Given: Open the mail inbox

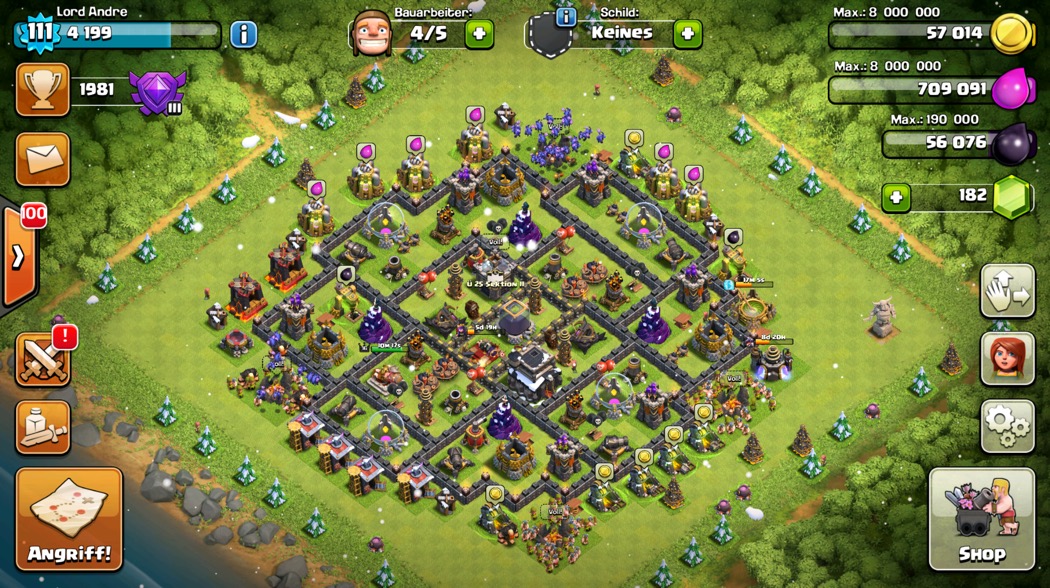Looking at the screenshot, I should coord(43,159).
